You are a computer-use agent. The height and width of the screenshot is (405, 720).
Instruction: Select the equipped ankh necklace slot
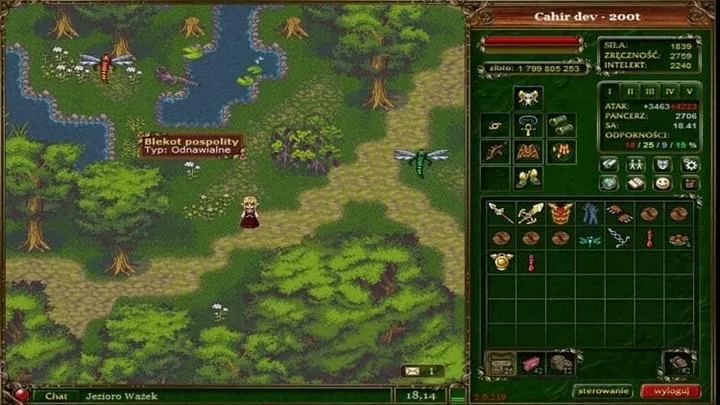(x=527, y=125)
